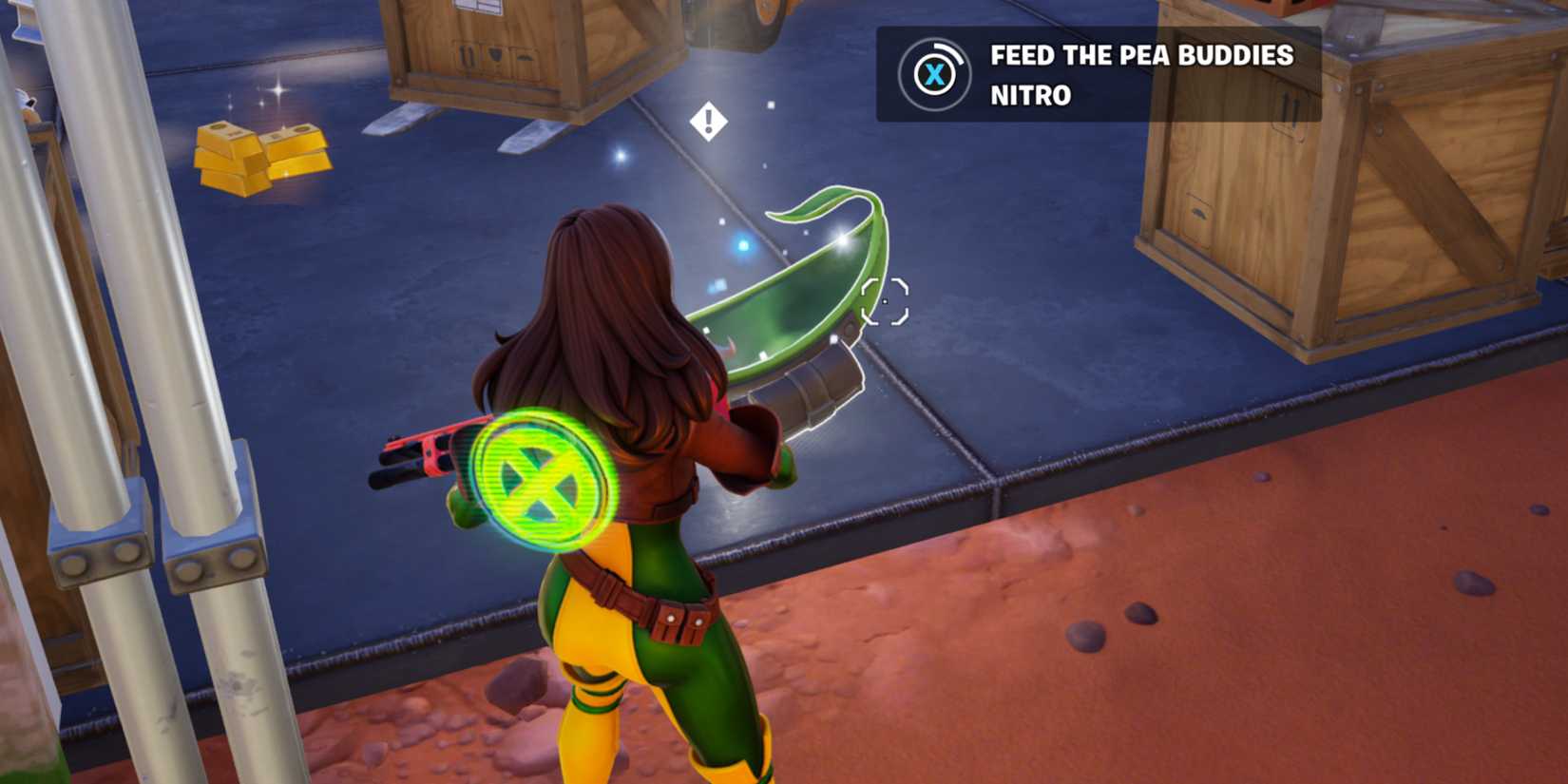Screen dimensions: 1568x784
Task: Click the FEED THE PEA BUDDIES heading
Action: [x=1143, y=55]
